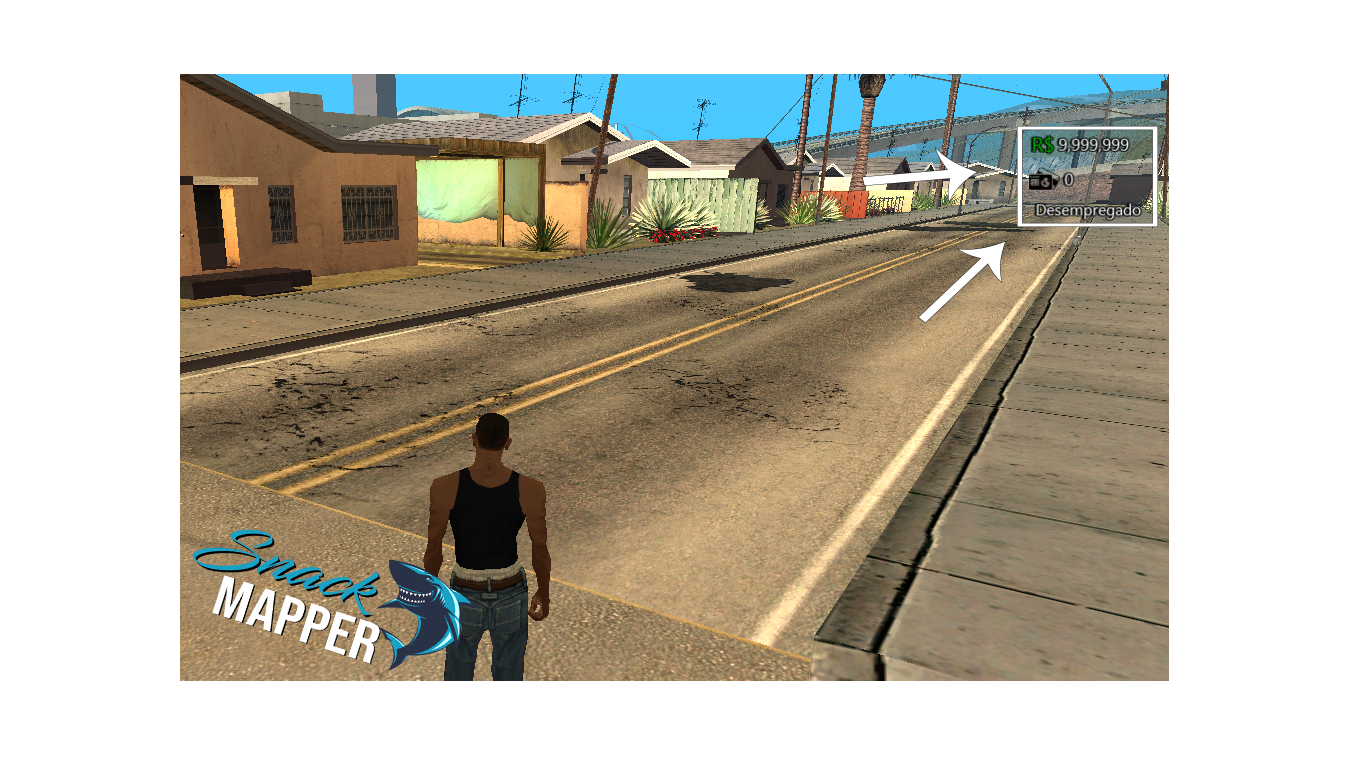The height and width of the screenshot is (768, 1360).
Task: Click the magnetic stripe area of the card icon
Action: (x=1034, y=179)
